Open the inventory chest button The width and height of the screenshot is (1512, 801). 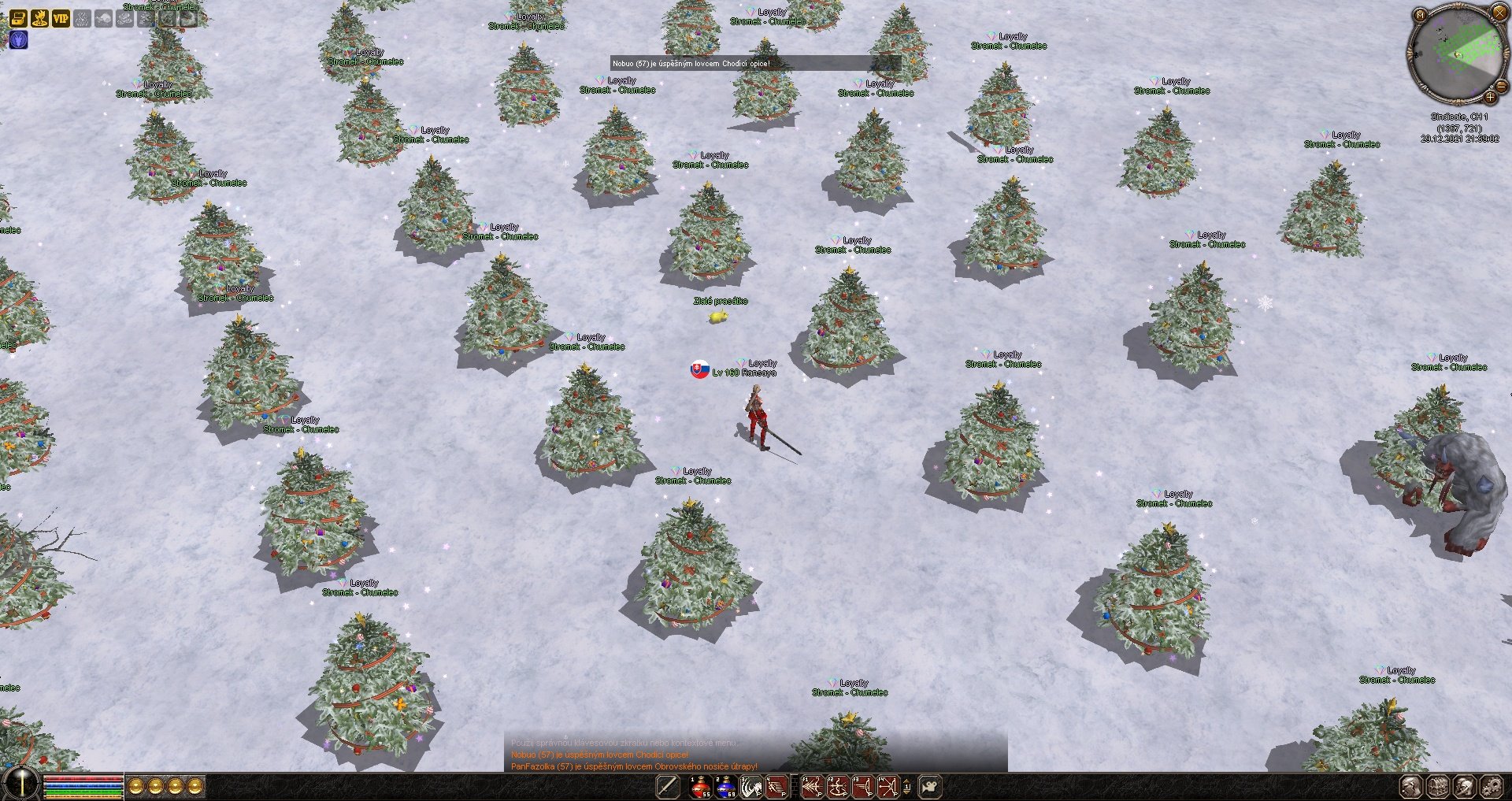click(1439, 786)
